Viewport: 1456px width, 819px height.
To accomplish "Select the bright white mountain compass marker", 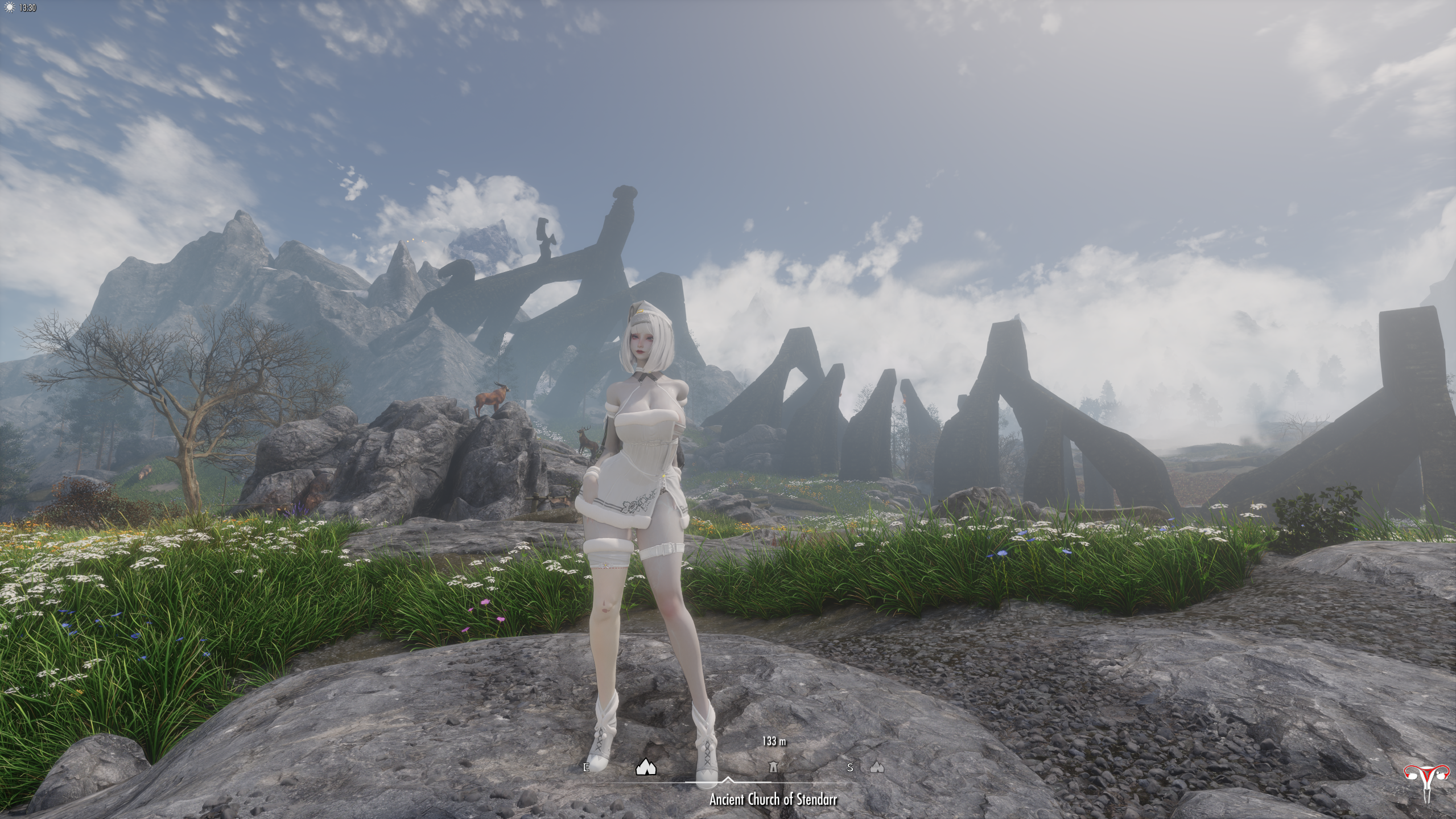I will (x=645, y=767).
